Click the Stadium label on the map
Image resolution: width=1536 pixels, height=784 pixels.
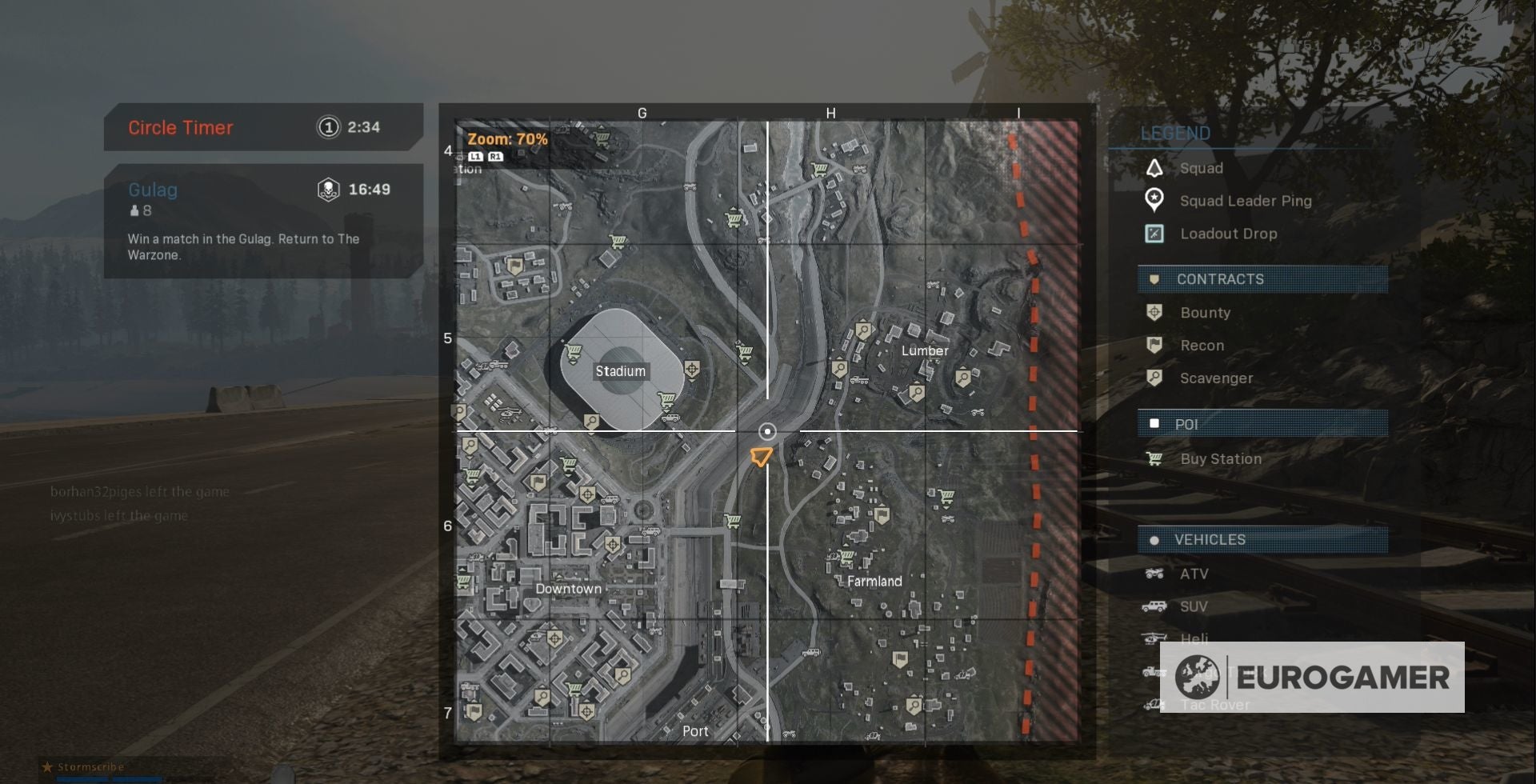coord(621,370)
